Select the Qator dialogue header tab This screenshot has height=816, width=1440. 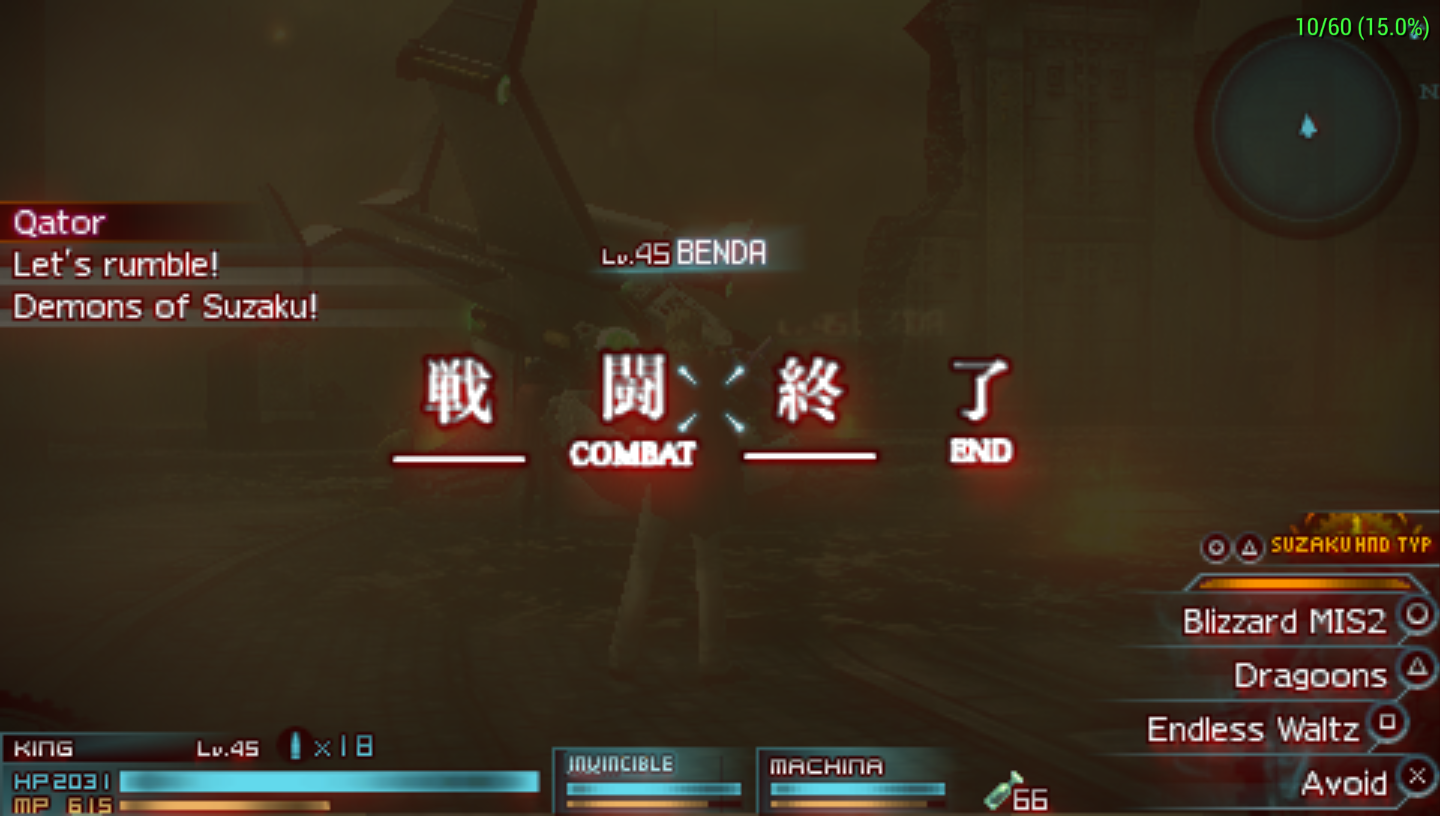click(57, 222)
